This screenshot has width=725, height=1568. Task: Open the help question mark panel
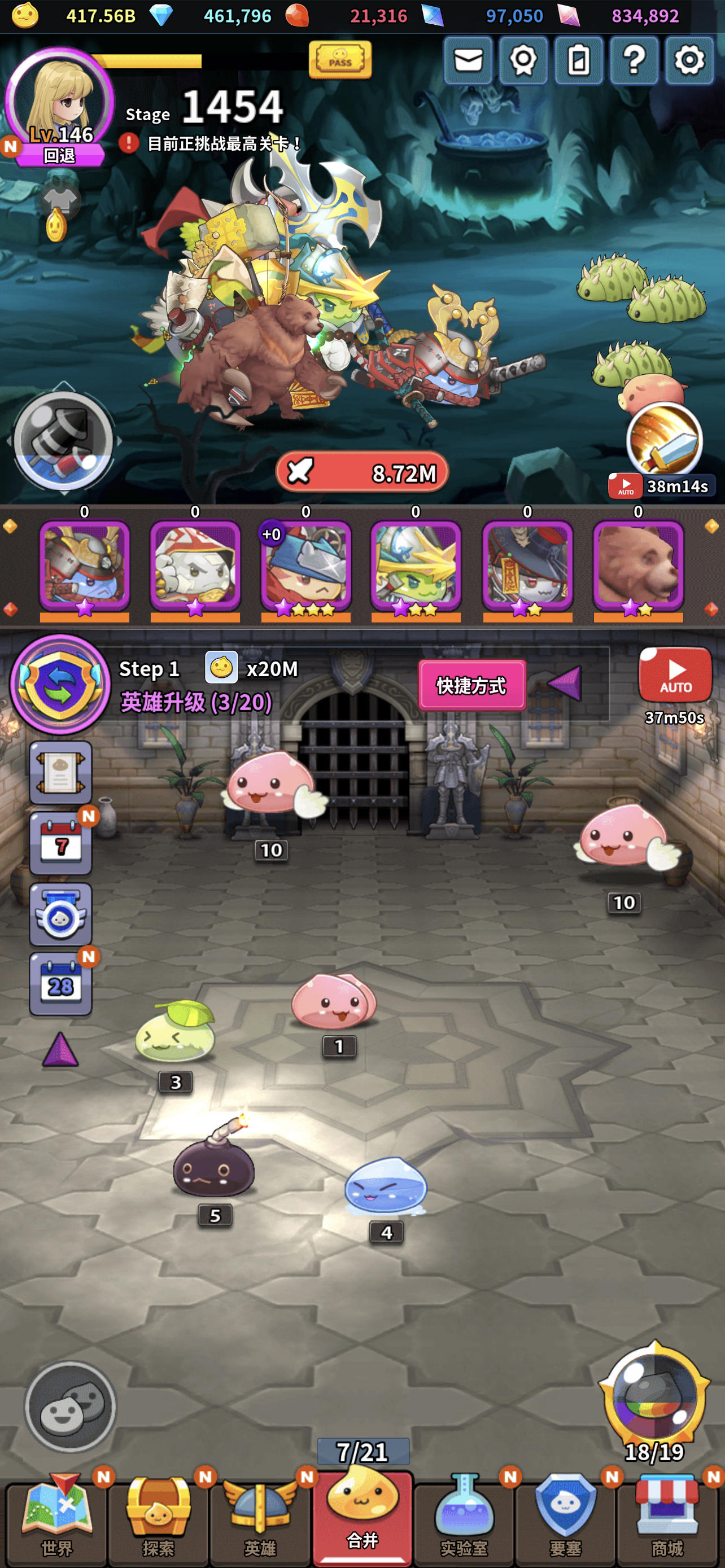click(633, 61)
